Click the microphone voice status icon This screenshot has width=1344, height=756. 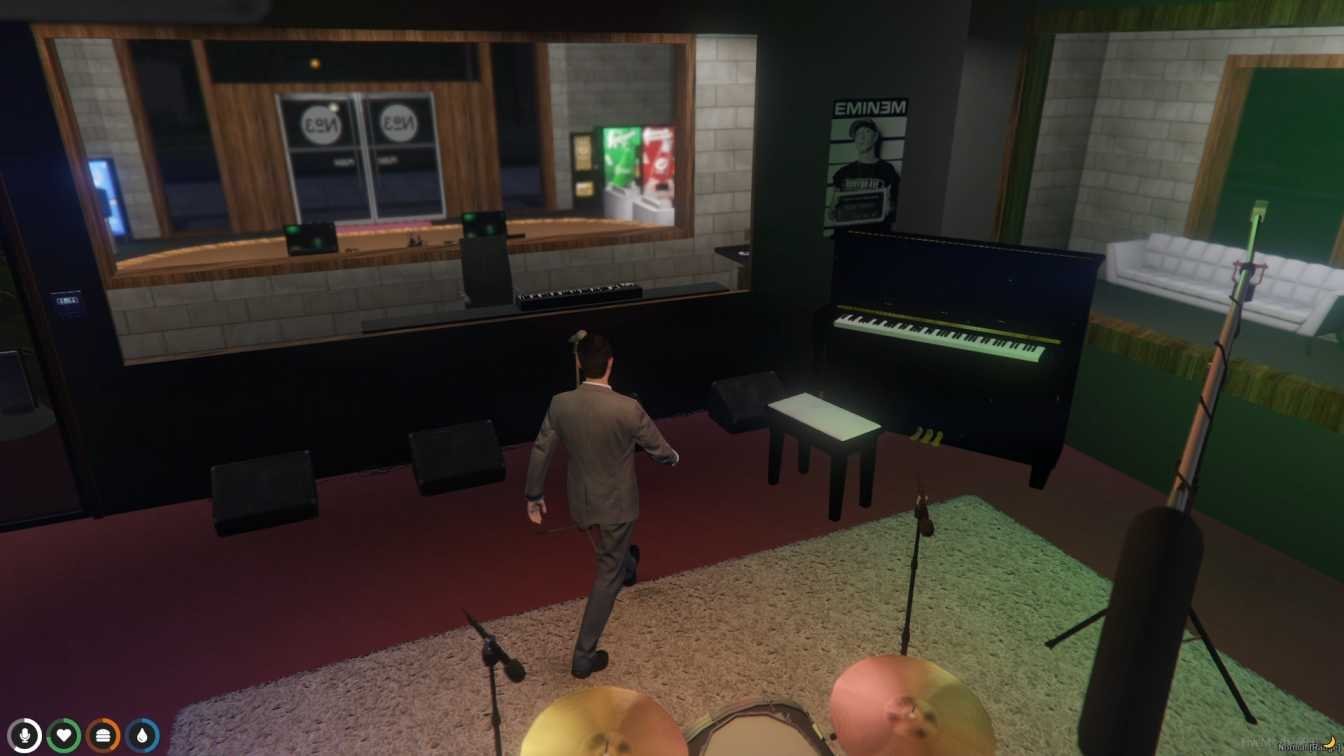pyautogui.click(x=24, y=736)
